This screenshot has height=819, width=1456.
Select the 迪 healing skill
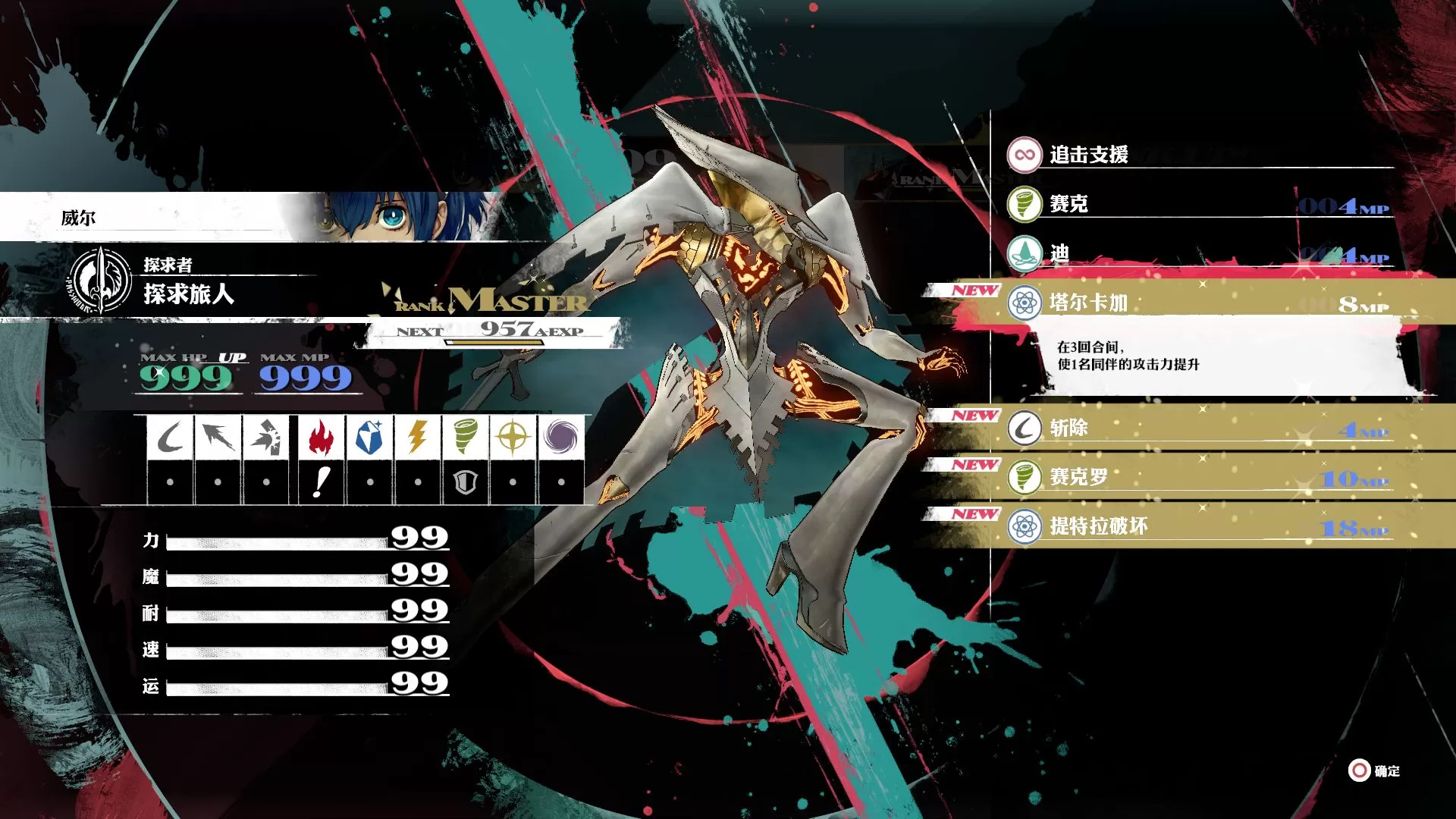click(1198, 253)
